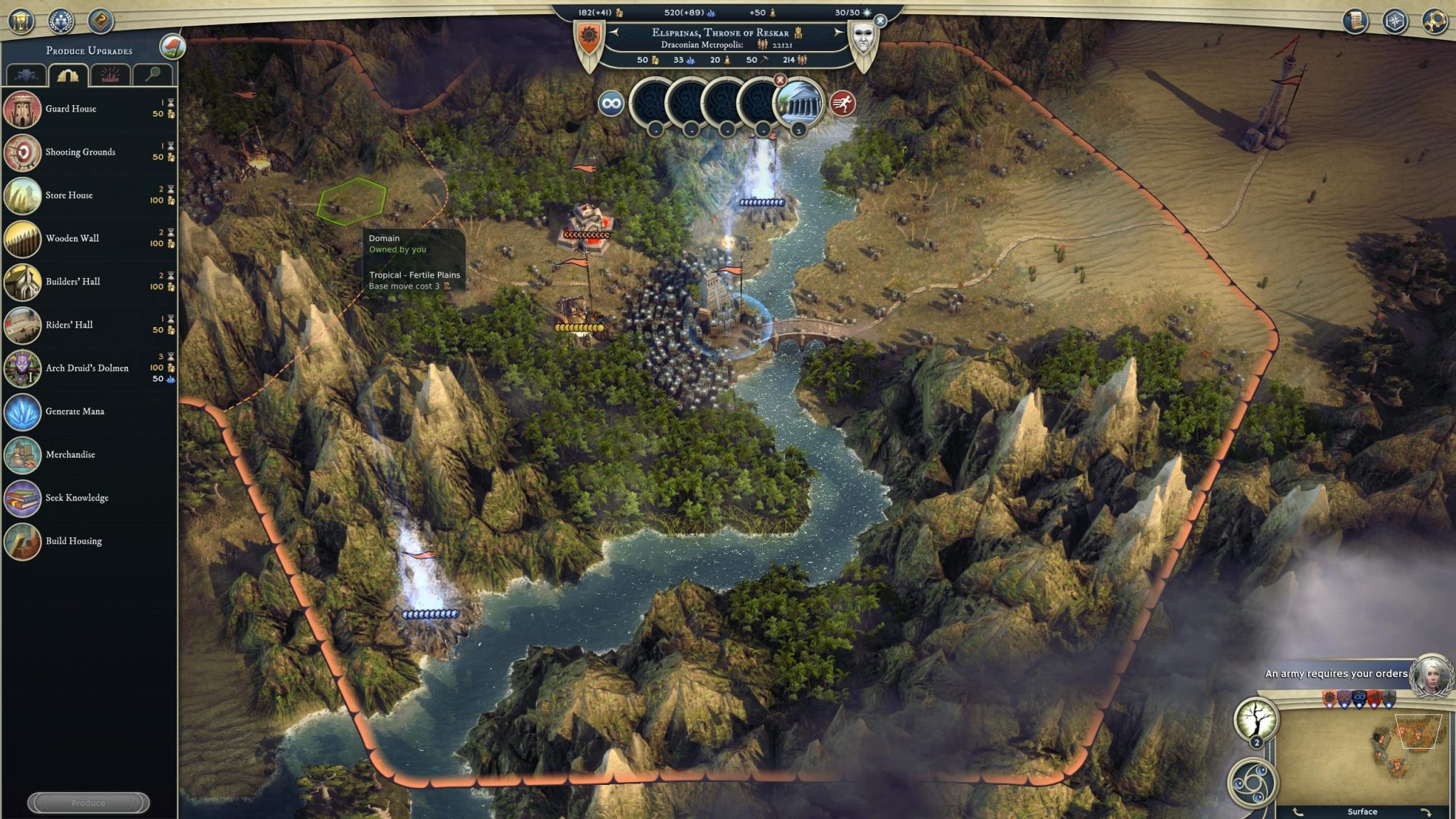Go to the next city with the right arrow

click(838, 33)
